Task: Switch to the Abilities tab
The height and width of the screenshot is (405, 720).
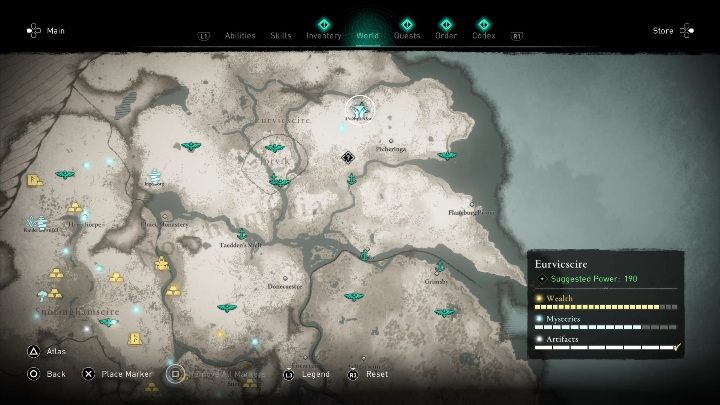Action: (240, 35)
